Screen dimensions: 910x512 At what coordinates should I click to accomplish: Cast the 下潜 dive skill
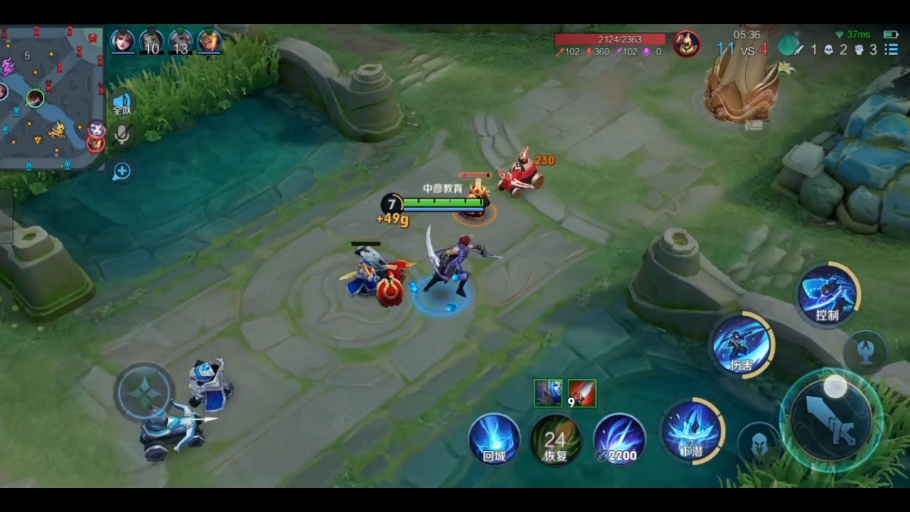pyautogui.click(x=692, y=429)
